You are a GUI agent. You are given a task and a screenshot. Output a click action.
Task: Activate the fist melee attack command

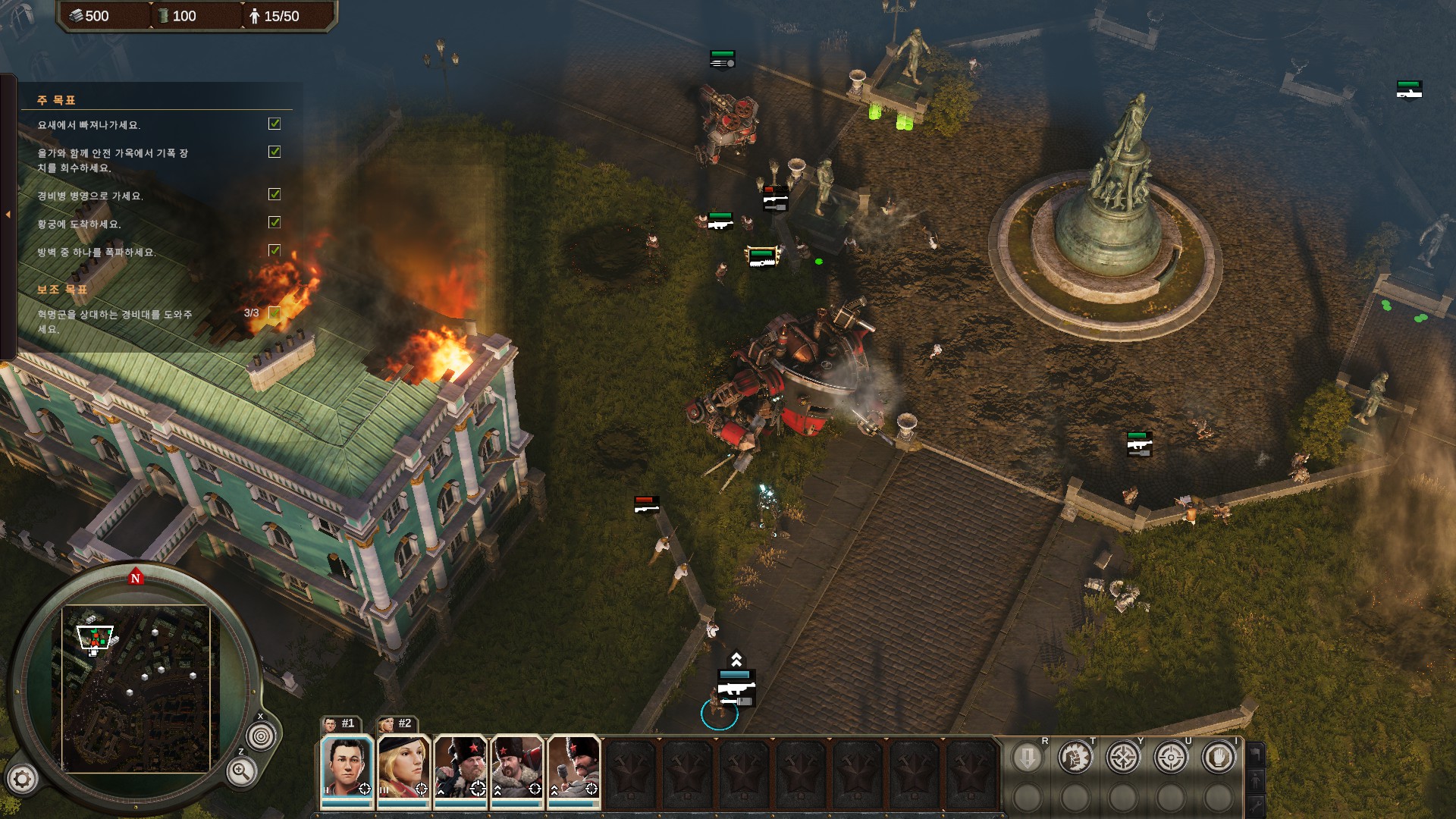pos(1075,758)
